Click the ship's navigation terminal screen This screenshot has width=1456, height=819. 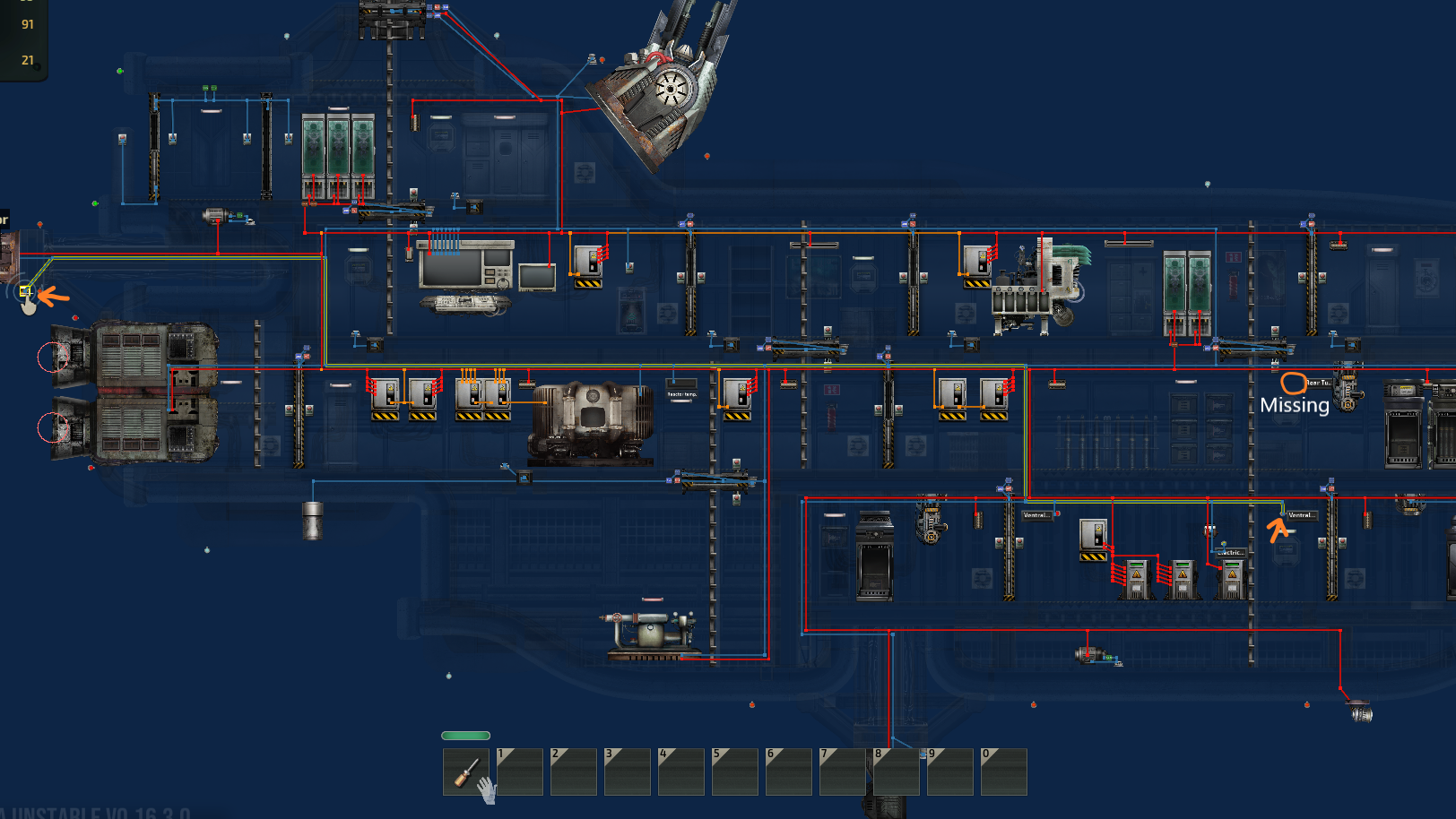(462, 269)
